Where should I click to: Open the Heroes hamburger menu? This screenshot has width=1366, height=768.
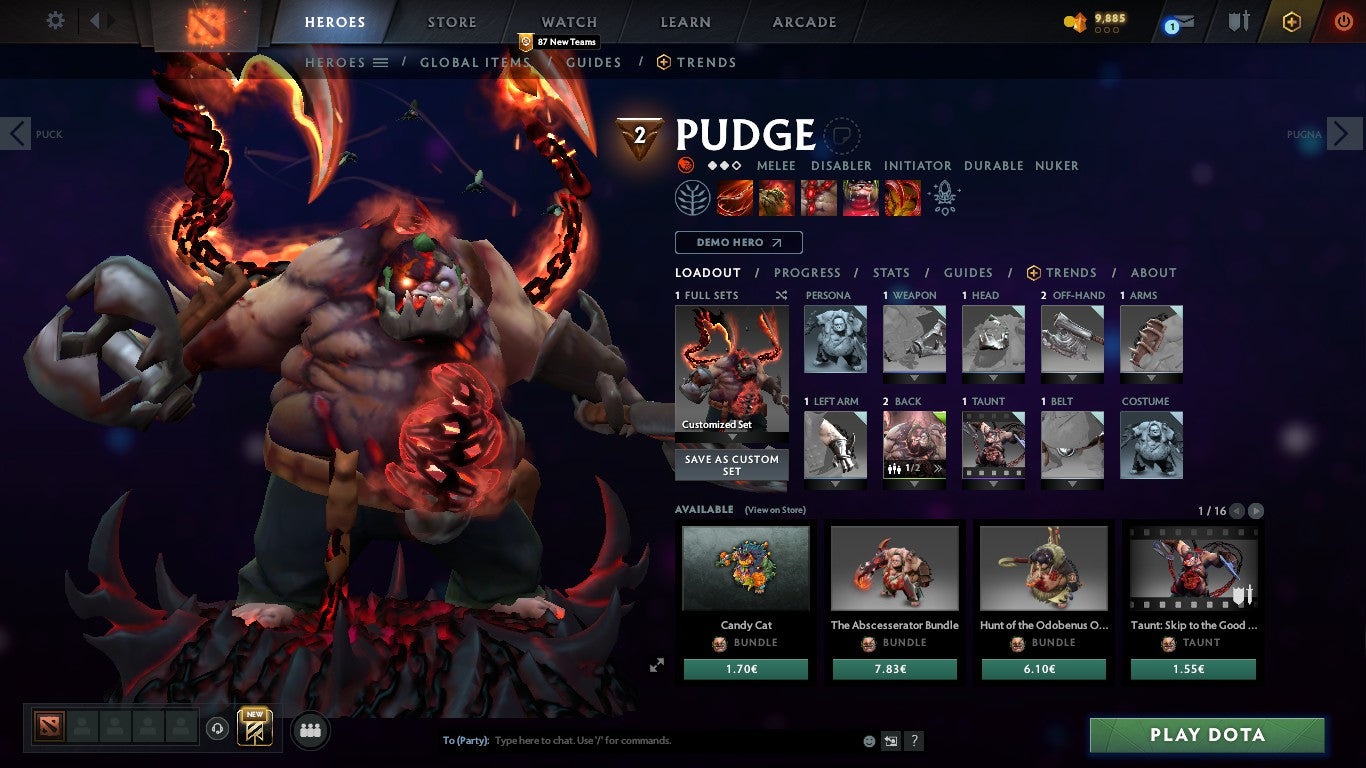click(380, 62)
